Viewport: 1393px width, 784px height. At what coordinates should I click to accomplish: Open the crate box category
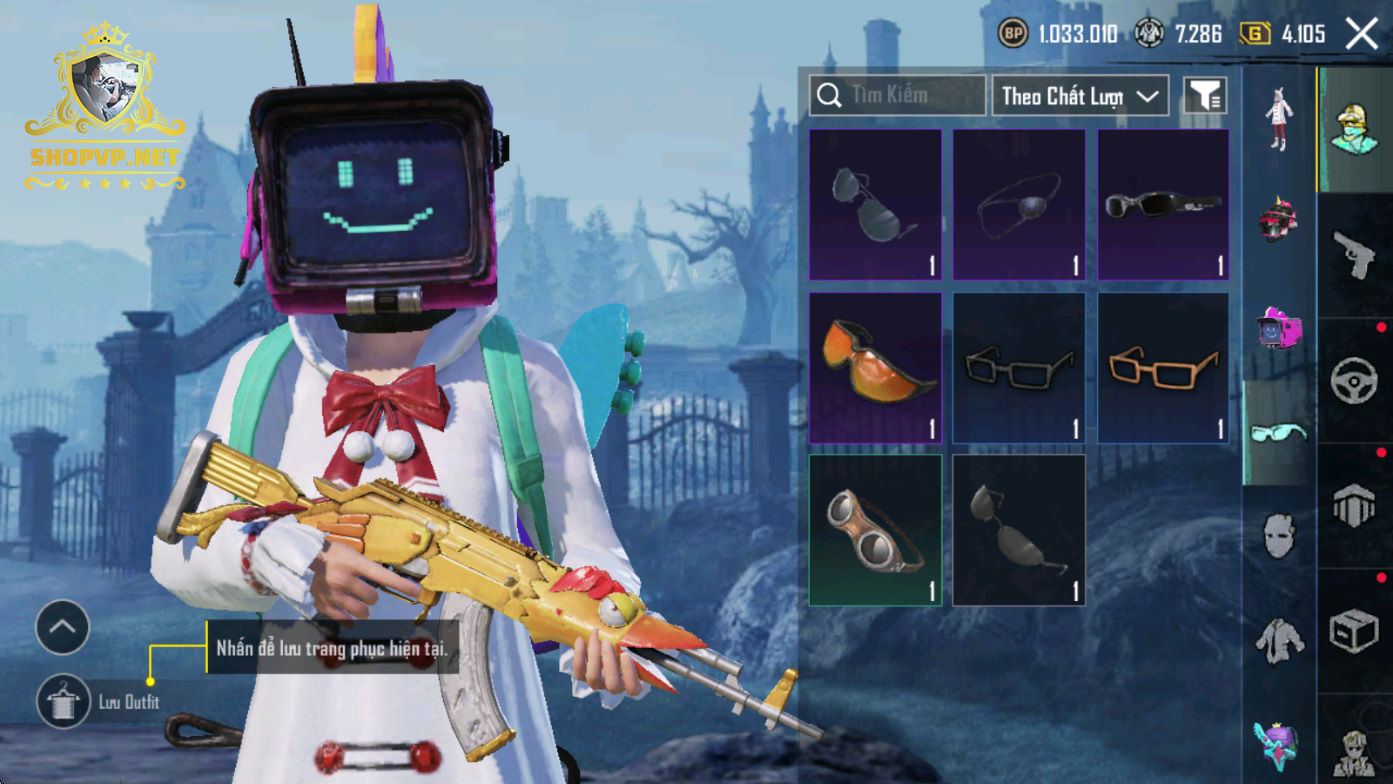[x=1355, y=632]
